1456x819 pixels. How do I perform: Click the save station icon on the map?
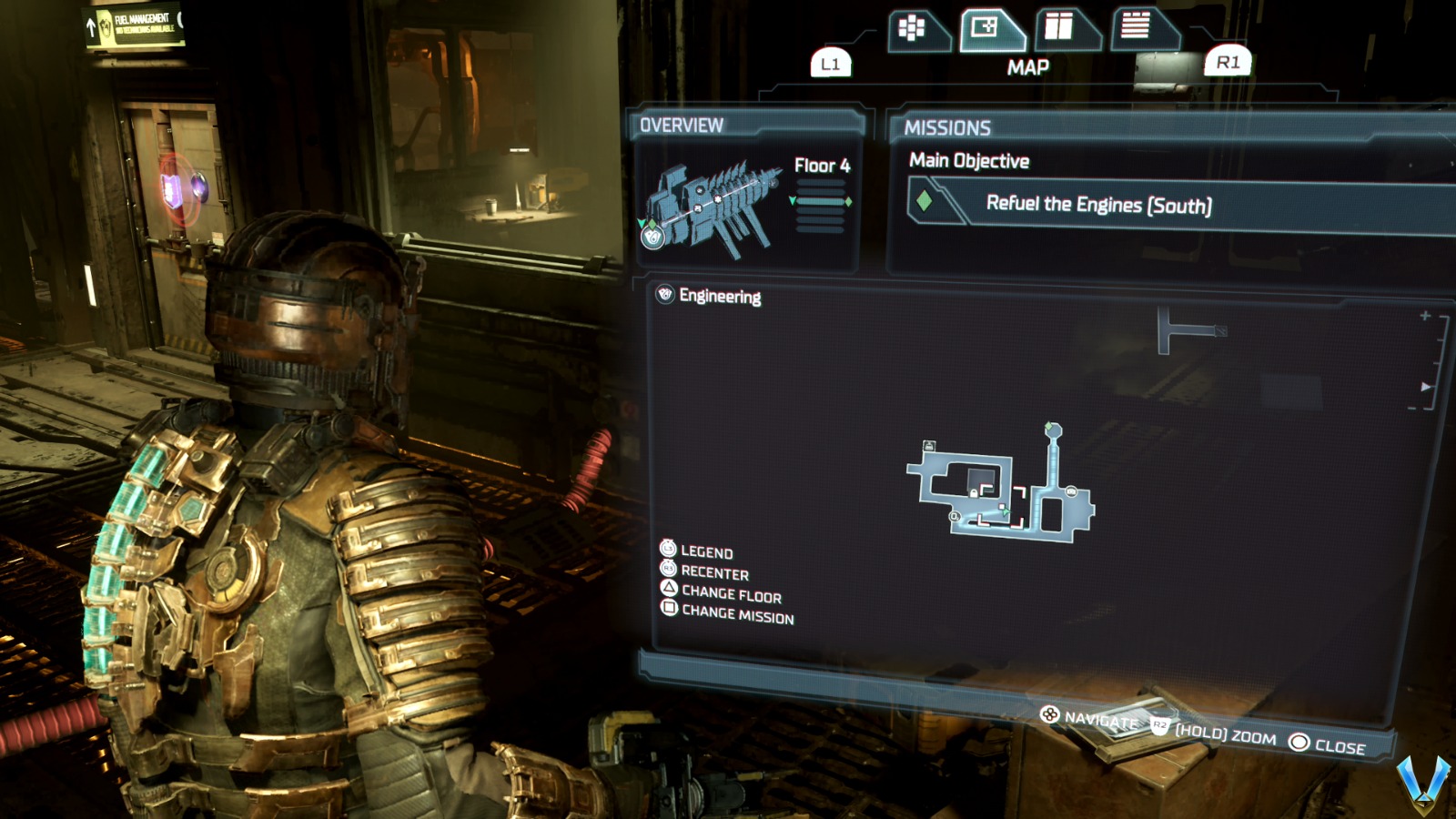tap(929, 445)
